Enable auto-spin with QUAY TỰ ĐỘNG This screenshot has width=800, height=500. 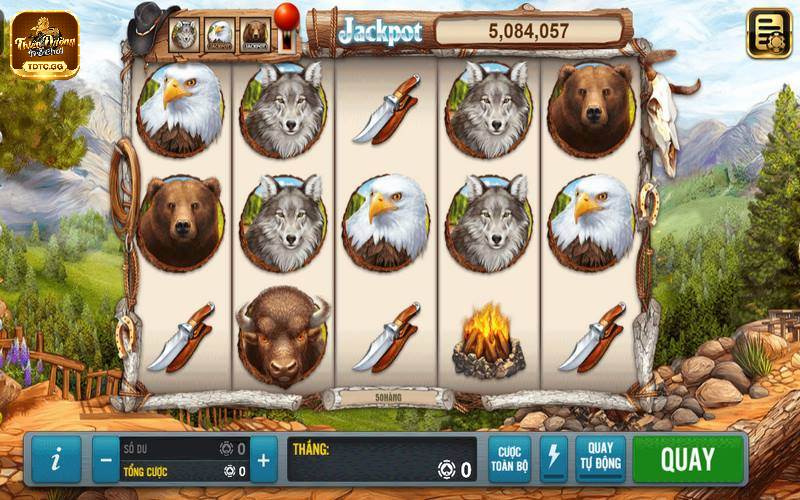(x=600, y=460)
